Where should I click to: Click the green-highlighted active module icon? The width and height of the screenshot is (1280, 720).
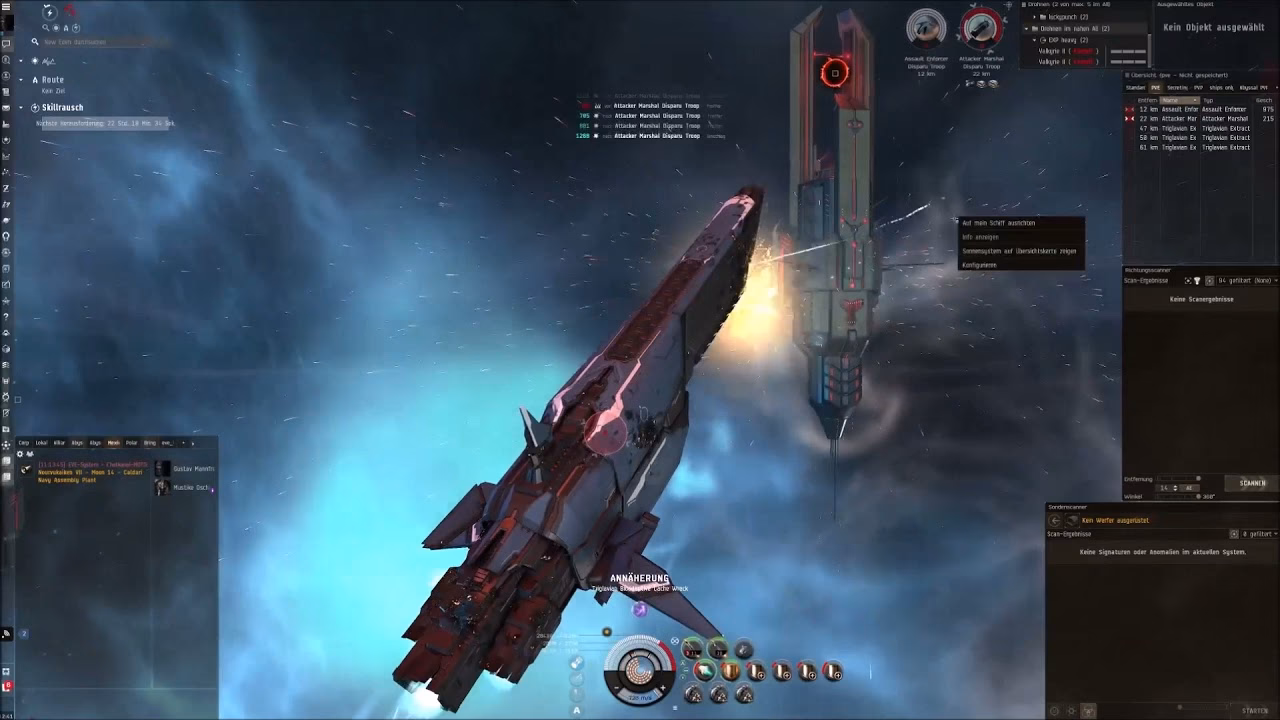704,671
